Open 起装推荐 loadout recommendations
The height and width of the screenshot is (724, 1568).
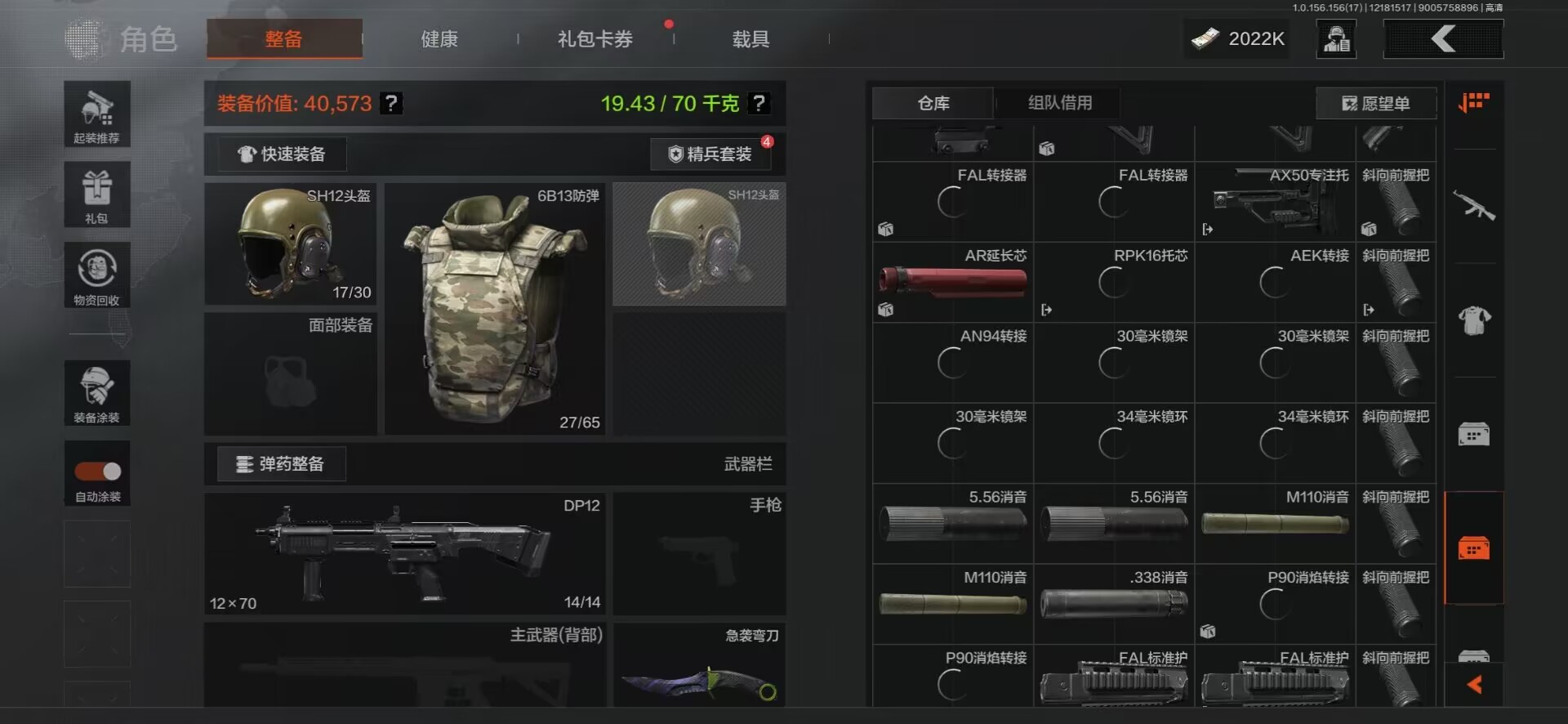click(x=97, y=114)
